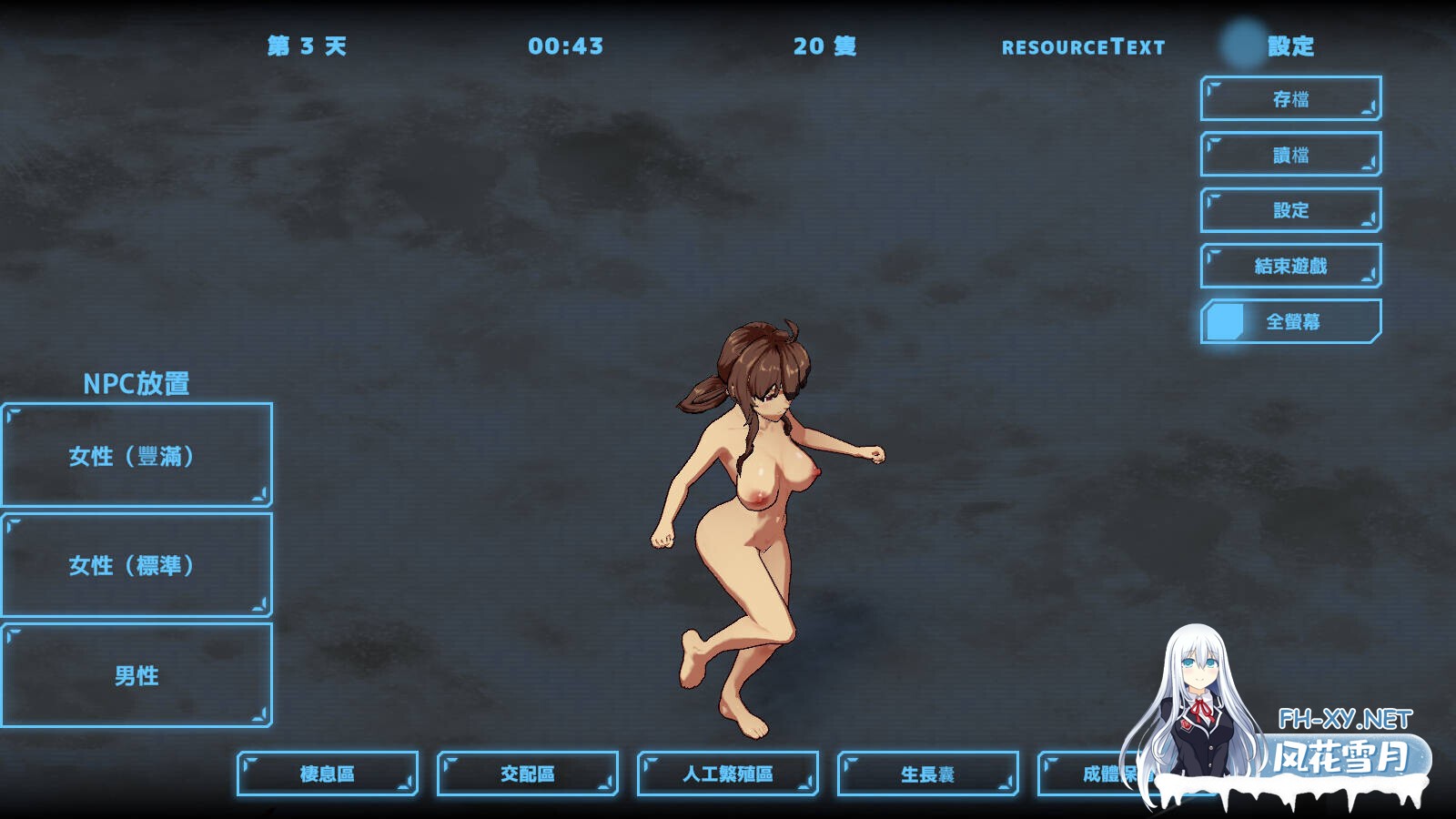Screen dimensions: 1456x819
Task: Open the 生長囊 area
Action: [x=928, y=773]
